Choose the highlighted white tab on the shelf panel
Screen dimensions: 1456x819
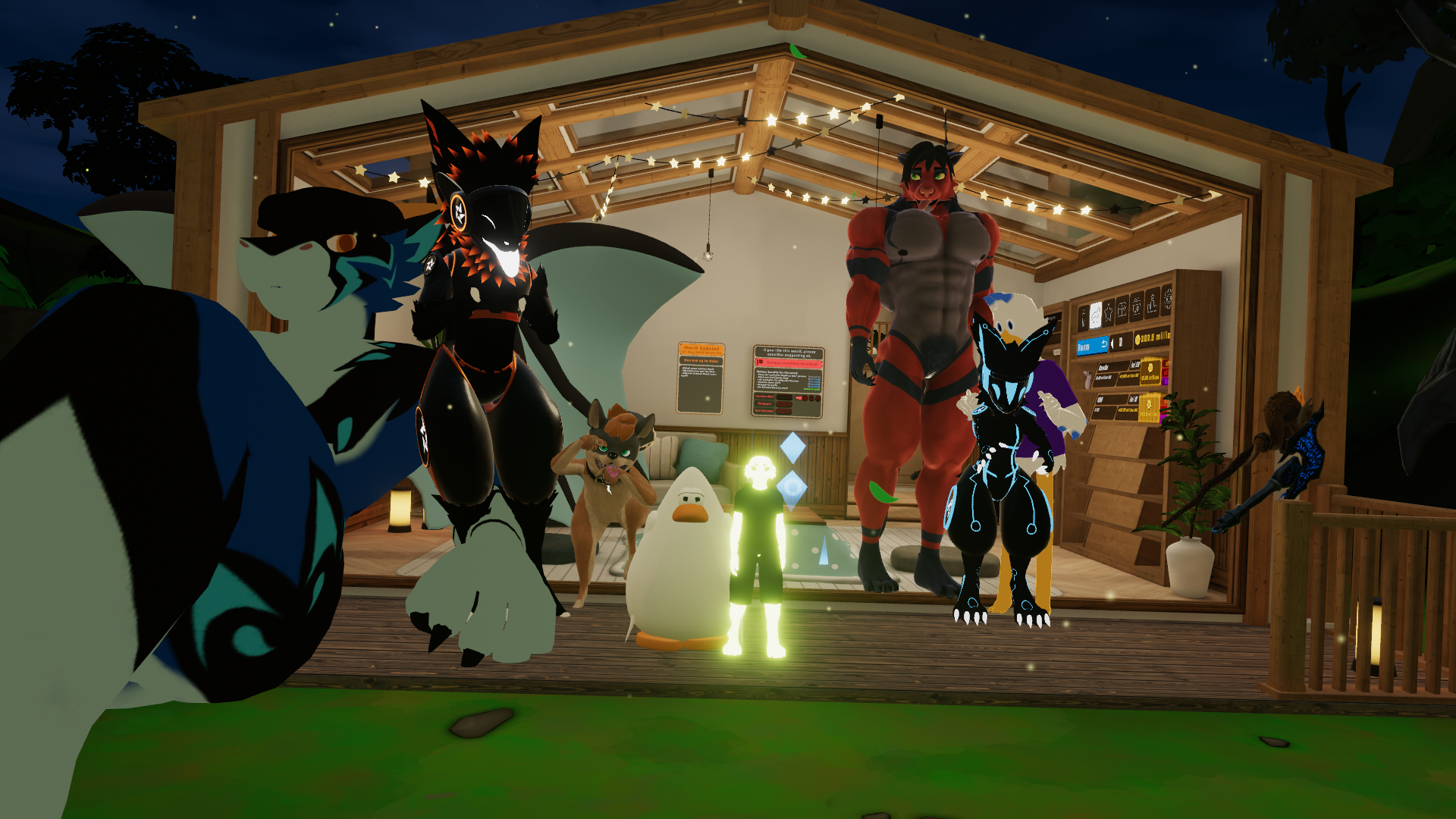[1095, 314]
